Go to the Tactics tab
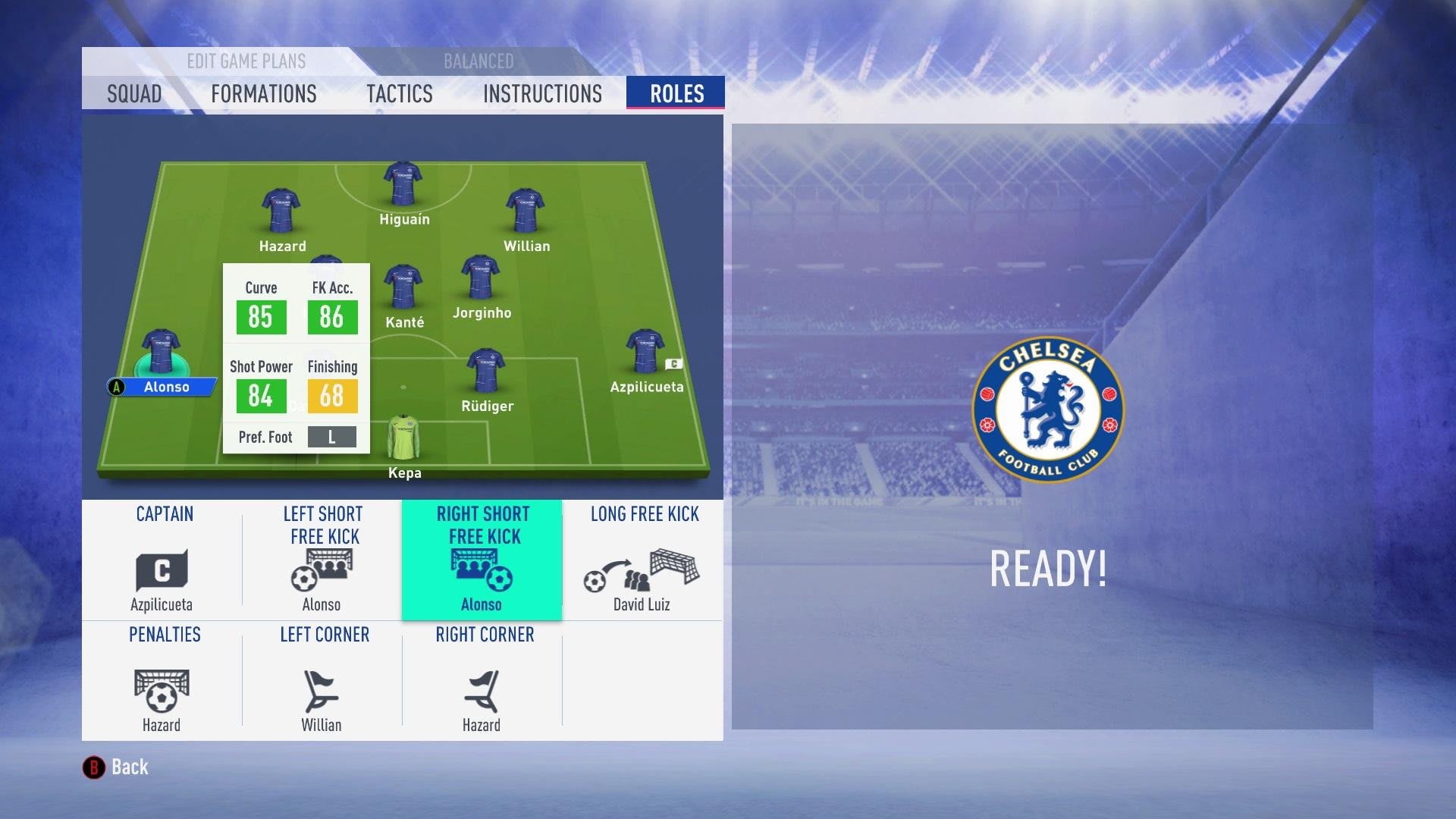 [x=399, y=94]
